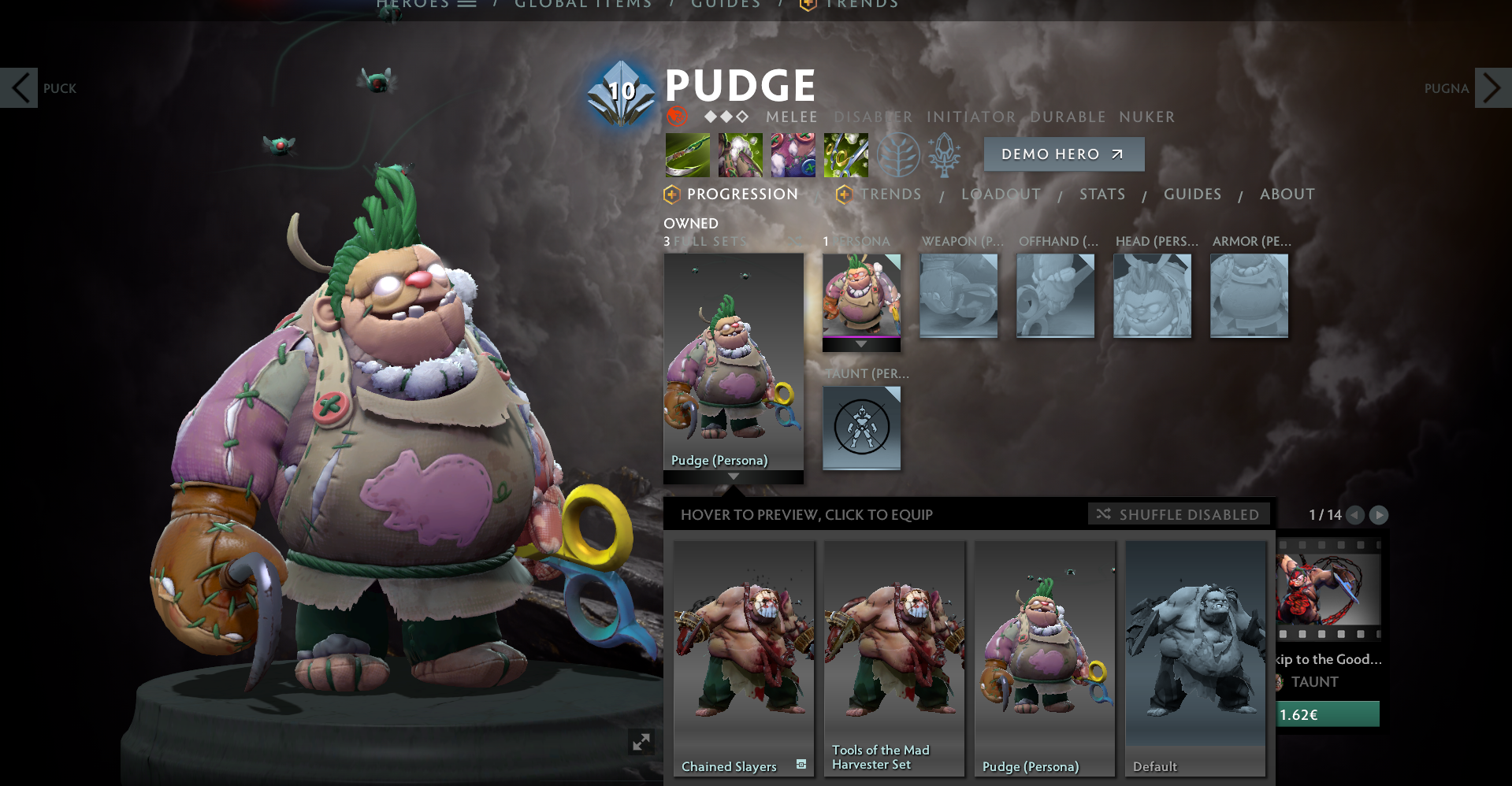Click the scissors ultimate ability icon (Dismember)
Image resolution: width=1512 pixels, height=786 pixels.
pyautogui.click(x=845, y=154)
